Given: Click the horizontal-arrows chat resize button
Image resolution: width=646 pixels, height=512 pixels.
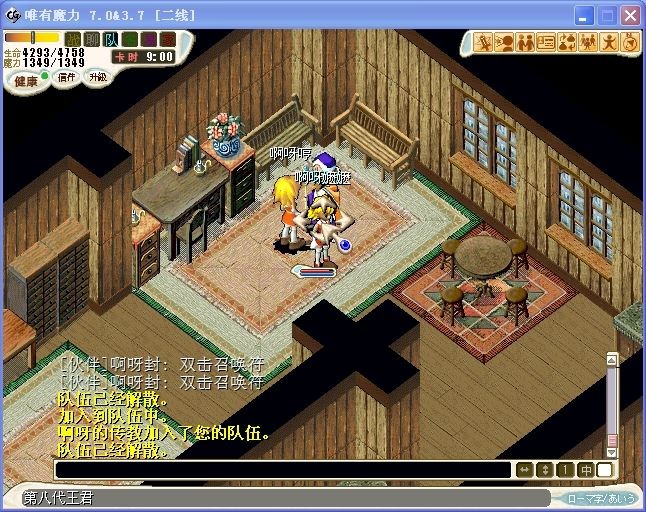Looking at the screenshot, I should coord(525,470).
